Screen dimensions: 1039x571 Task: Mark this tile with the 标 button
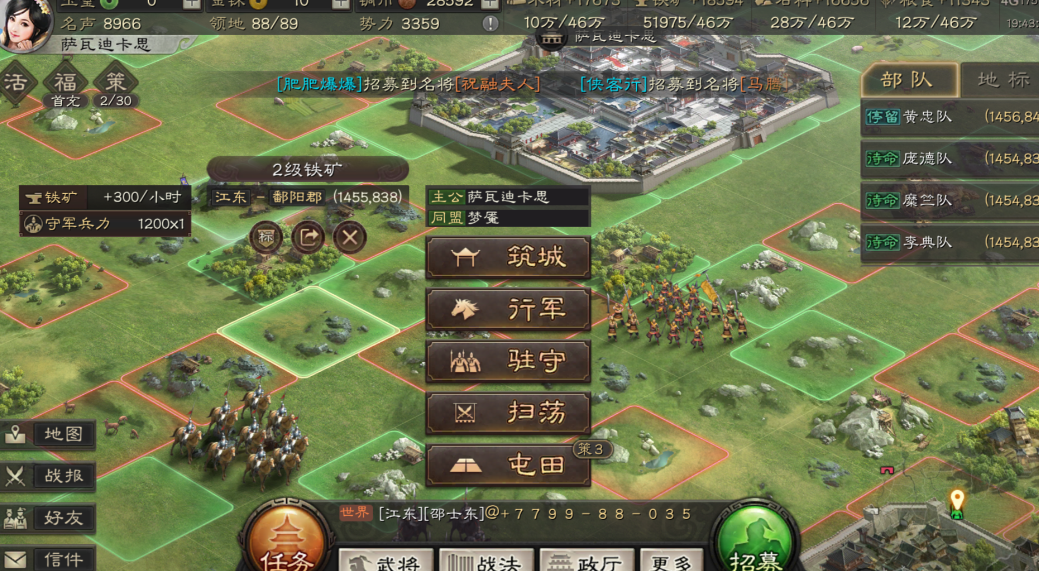pyautogui.click(x=267, y=237)
